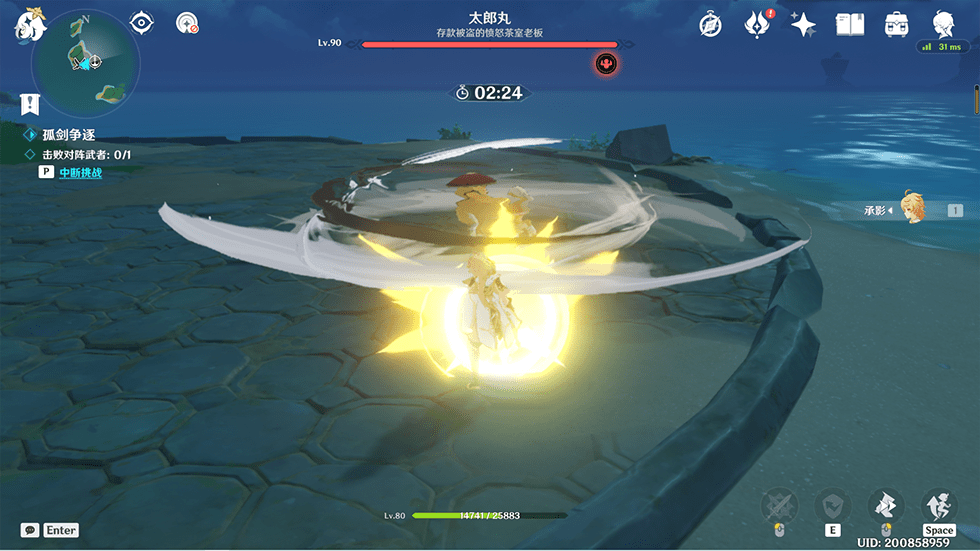Open the circular minimap
The image size is (980, 551).
(85, 62)
